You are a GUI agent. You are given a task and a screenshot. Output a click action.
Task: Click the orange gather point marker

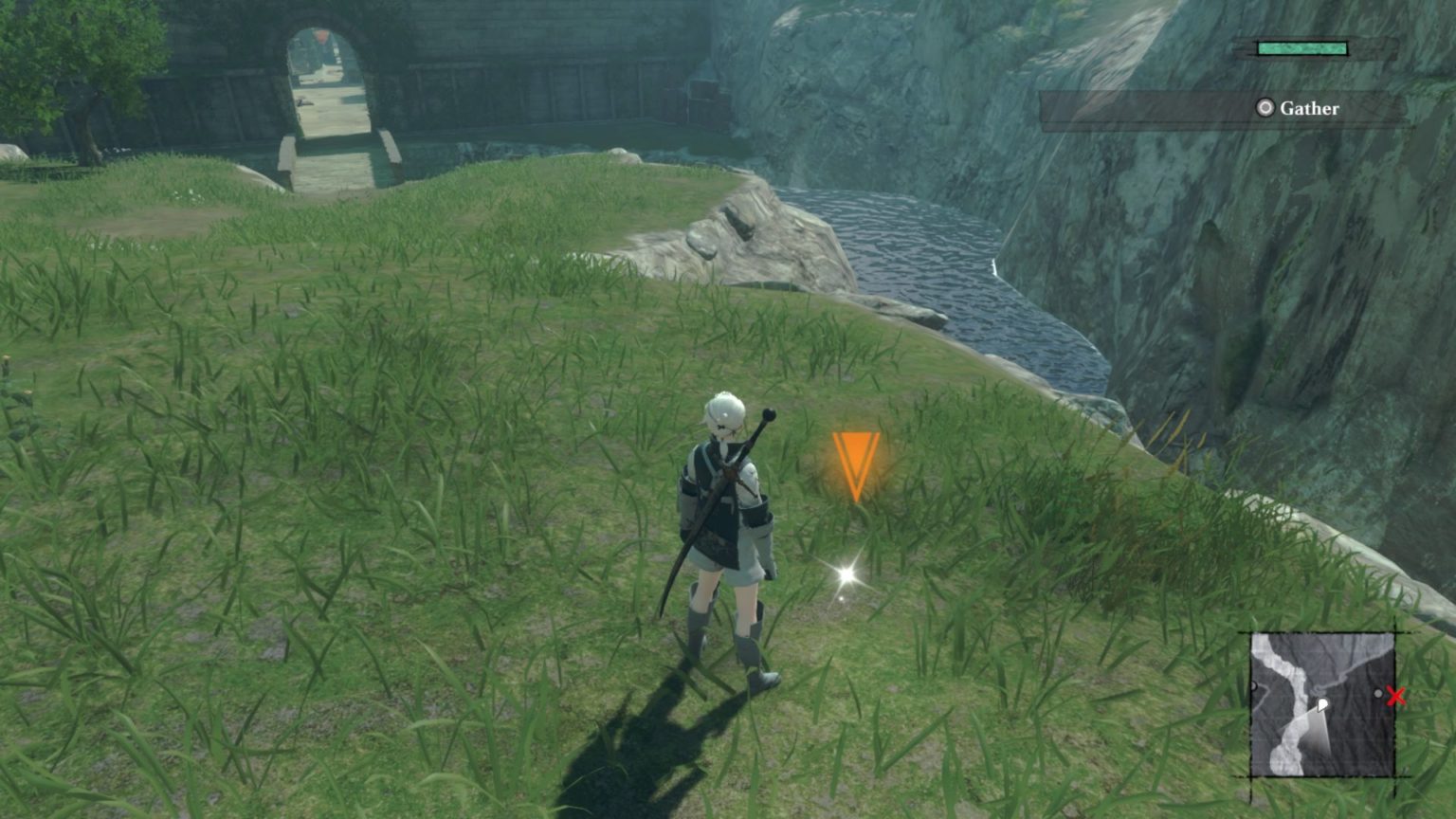tap(856, 464)
